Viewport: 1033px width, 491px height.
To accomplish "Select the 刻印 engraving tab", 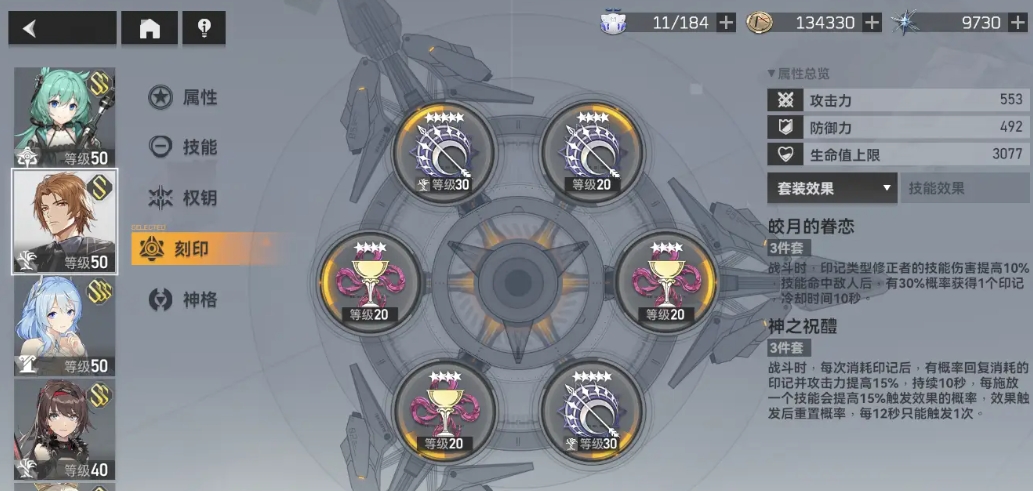I will (x=185, y=249).
